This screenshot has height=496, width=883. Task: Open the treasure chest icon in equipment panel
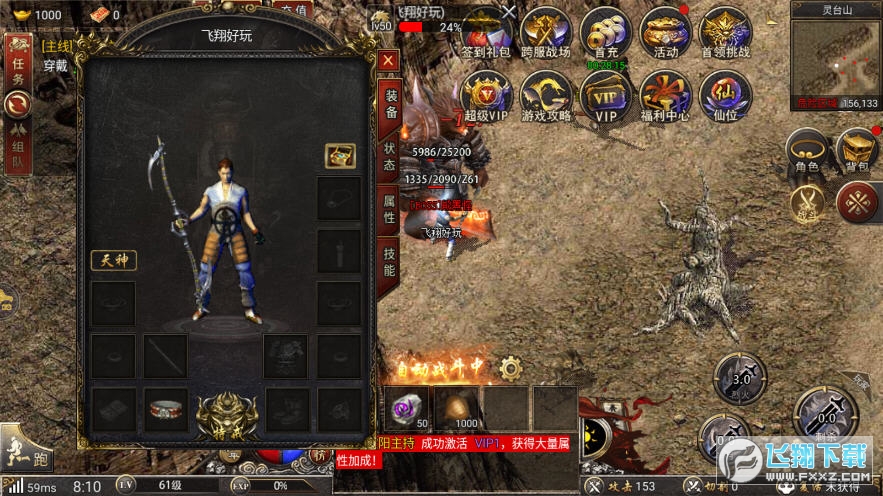(x=340, y=155)
